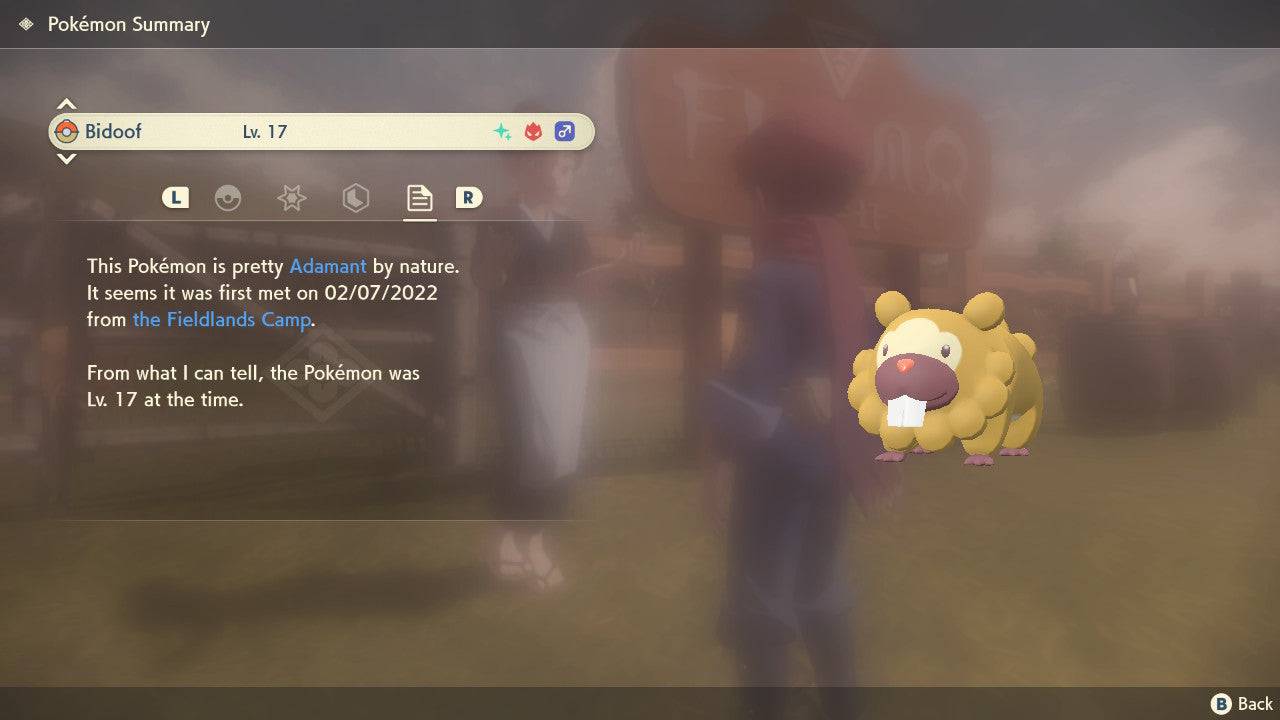Click the down arrow to view next Pokémon
The image size is (1280, 720).
(x=66, y=159)
